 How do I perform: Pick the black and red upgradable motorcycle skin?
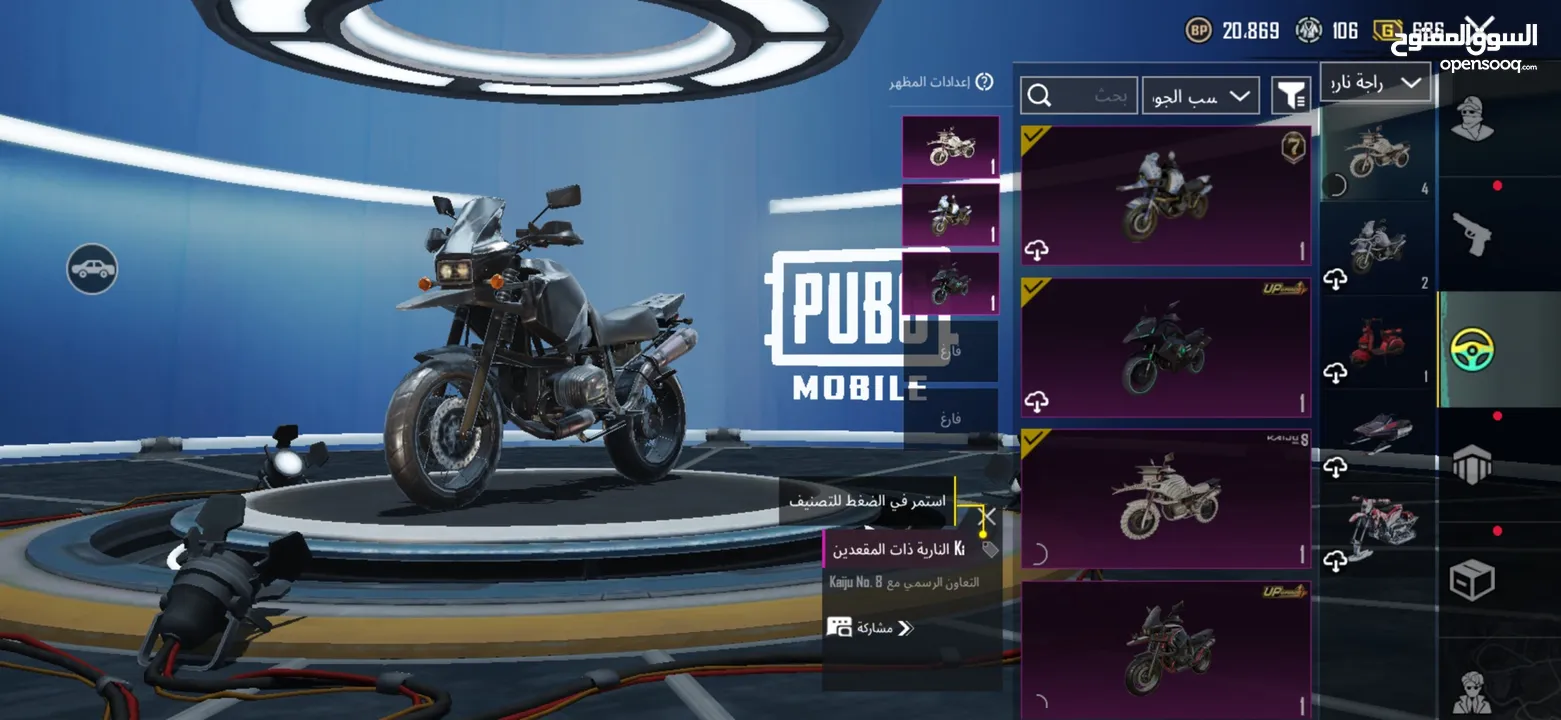(1166, 648)
